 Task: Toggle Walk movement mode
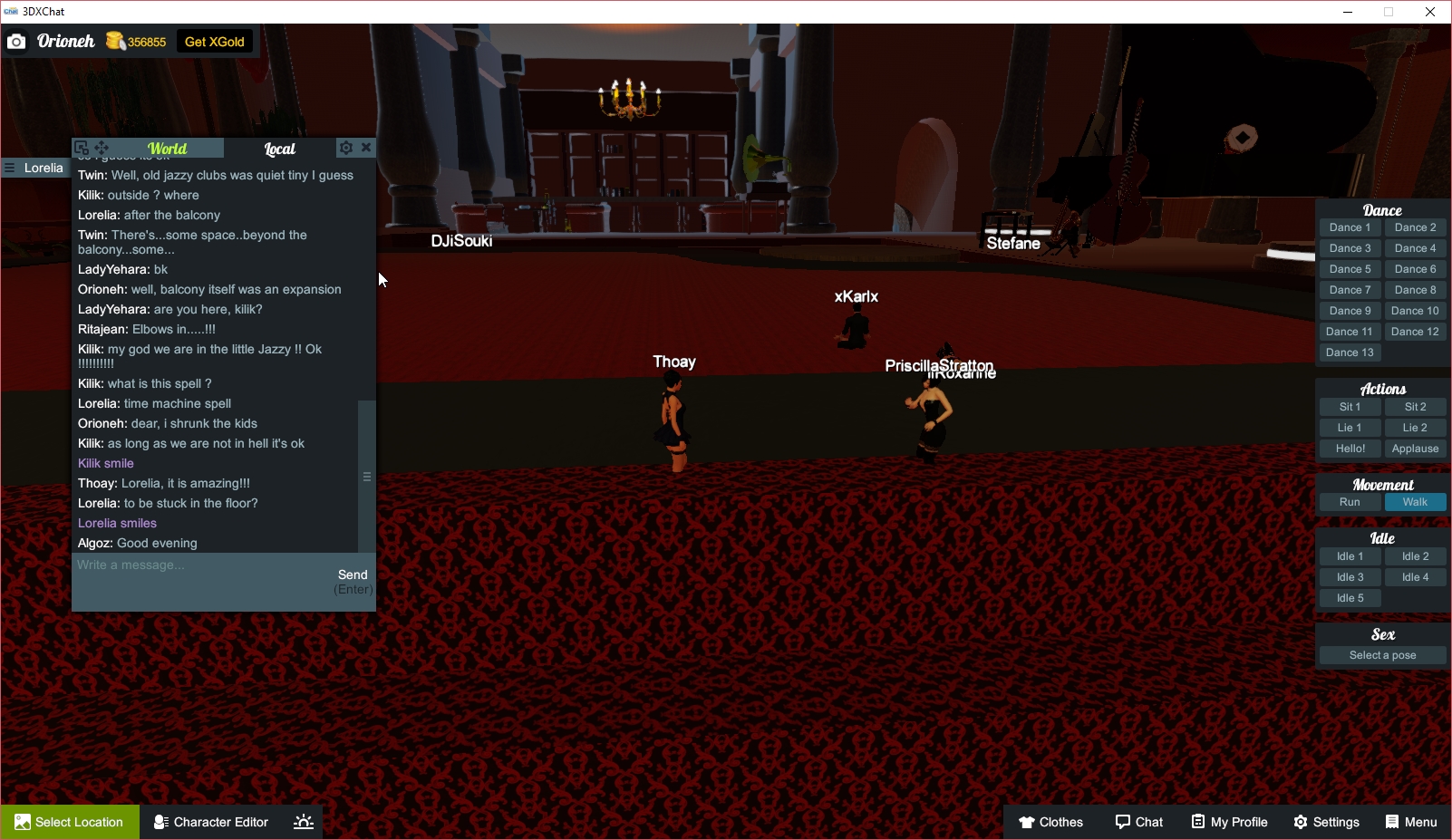(1415, 501)
